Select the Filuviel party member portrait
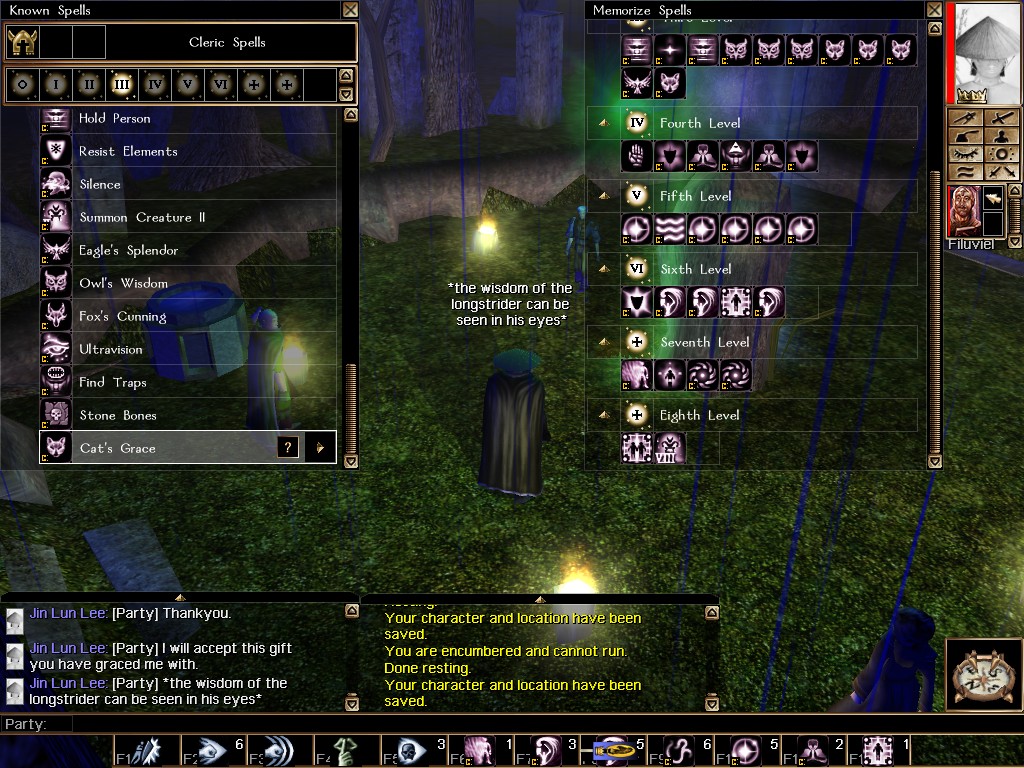1024x768 pixels. coord(963,212)
